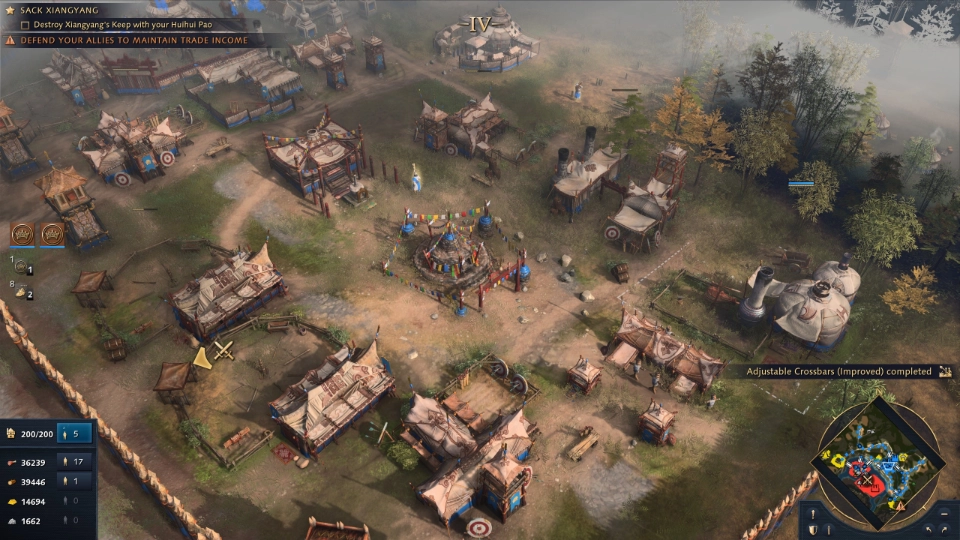The height and width of the screenshot is (540, 960).
Task: Click the left curved arrow near minimap
Action: pos(928,529)
